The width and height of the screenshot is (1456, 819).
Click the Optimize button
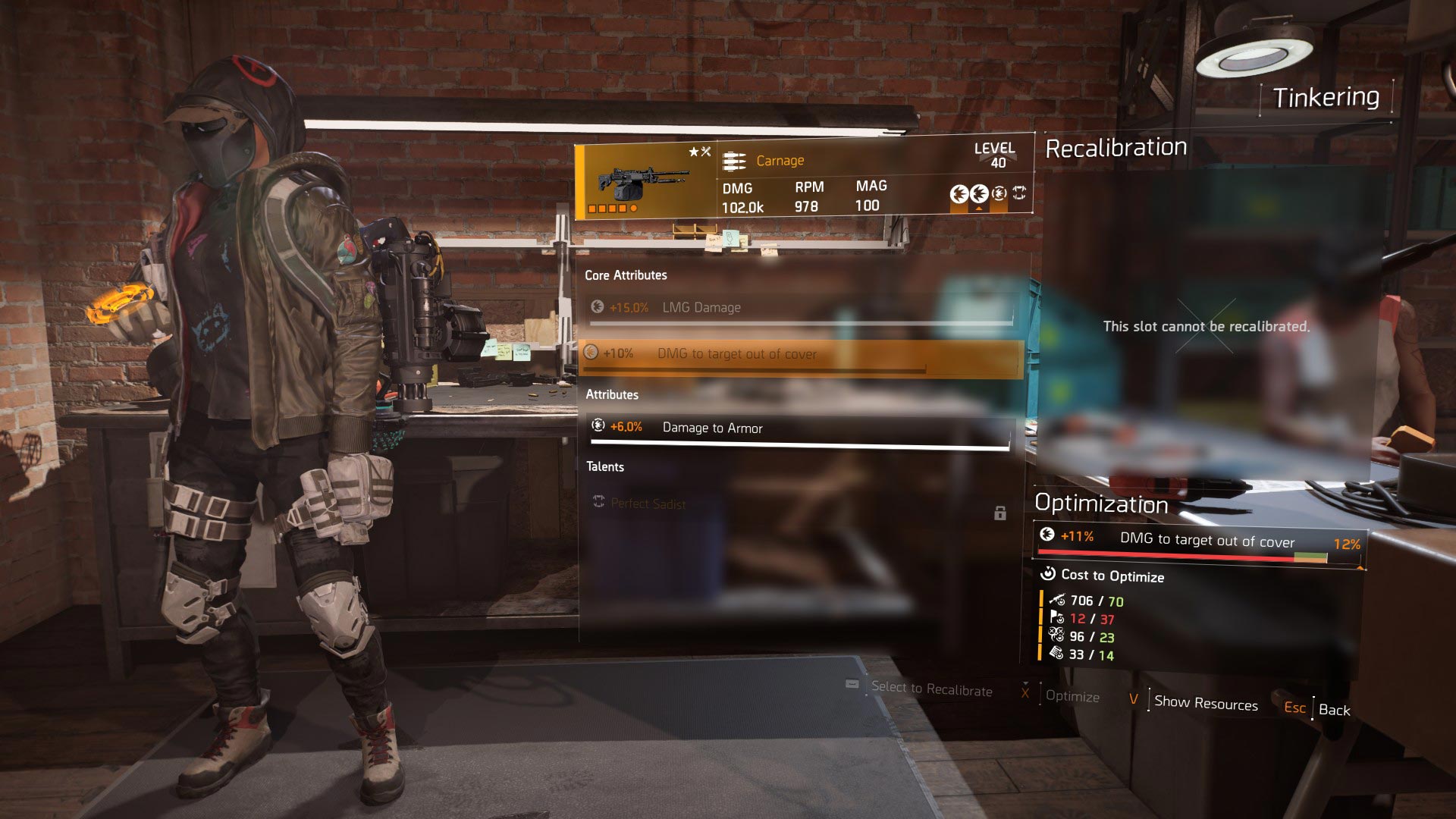(1072, 696)
